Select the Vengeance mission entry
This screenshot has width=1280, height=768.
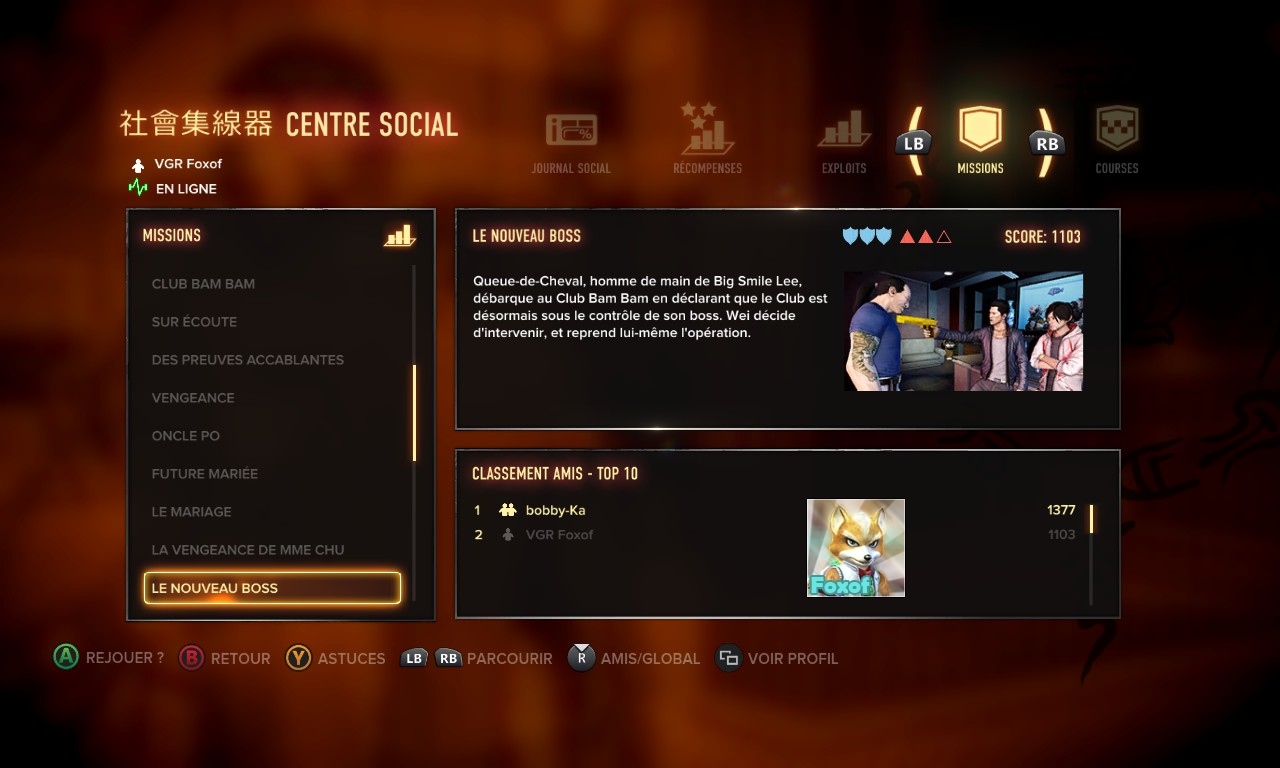click(x=193, y=398)
